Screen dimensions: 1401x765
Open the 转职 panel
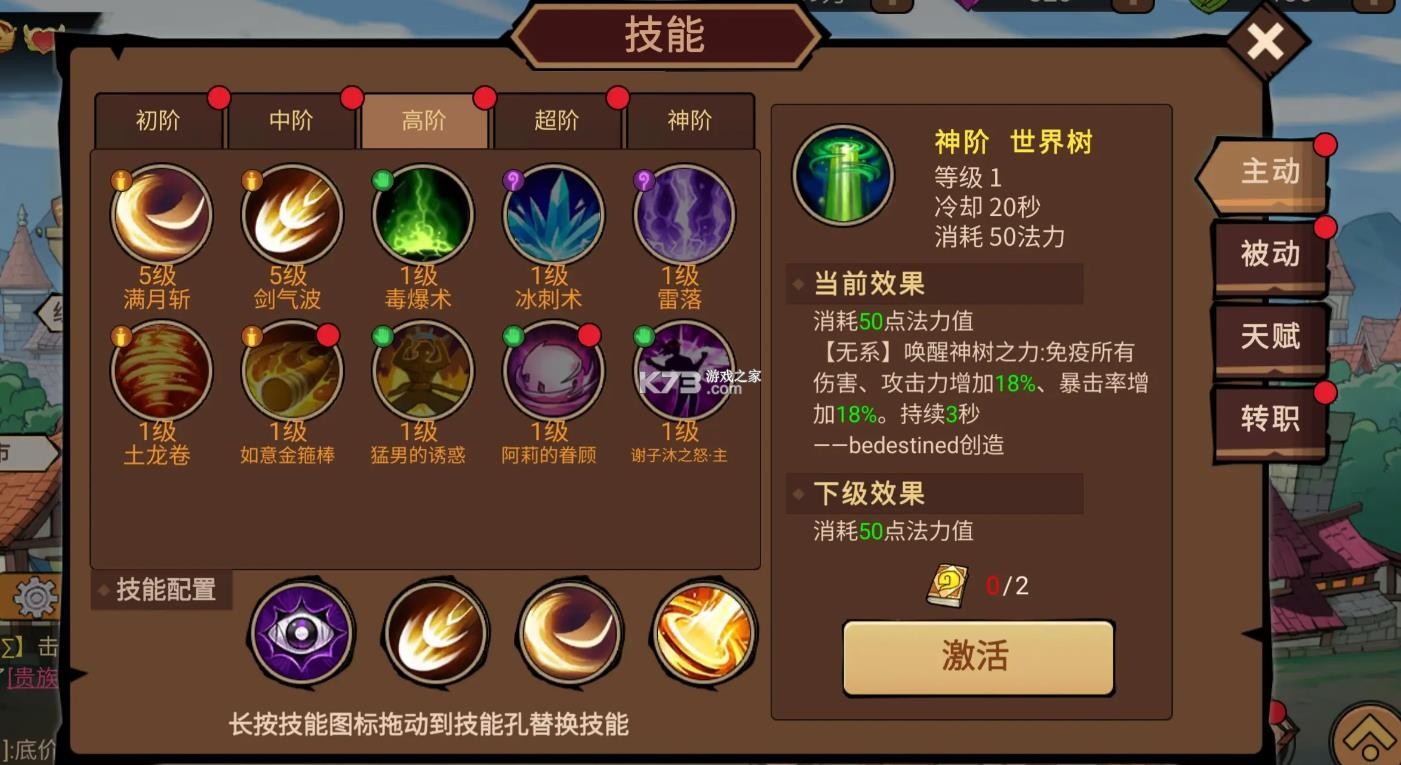click(x=1268, y=420)
